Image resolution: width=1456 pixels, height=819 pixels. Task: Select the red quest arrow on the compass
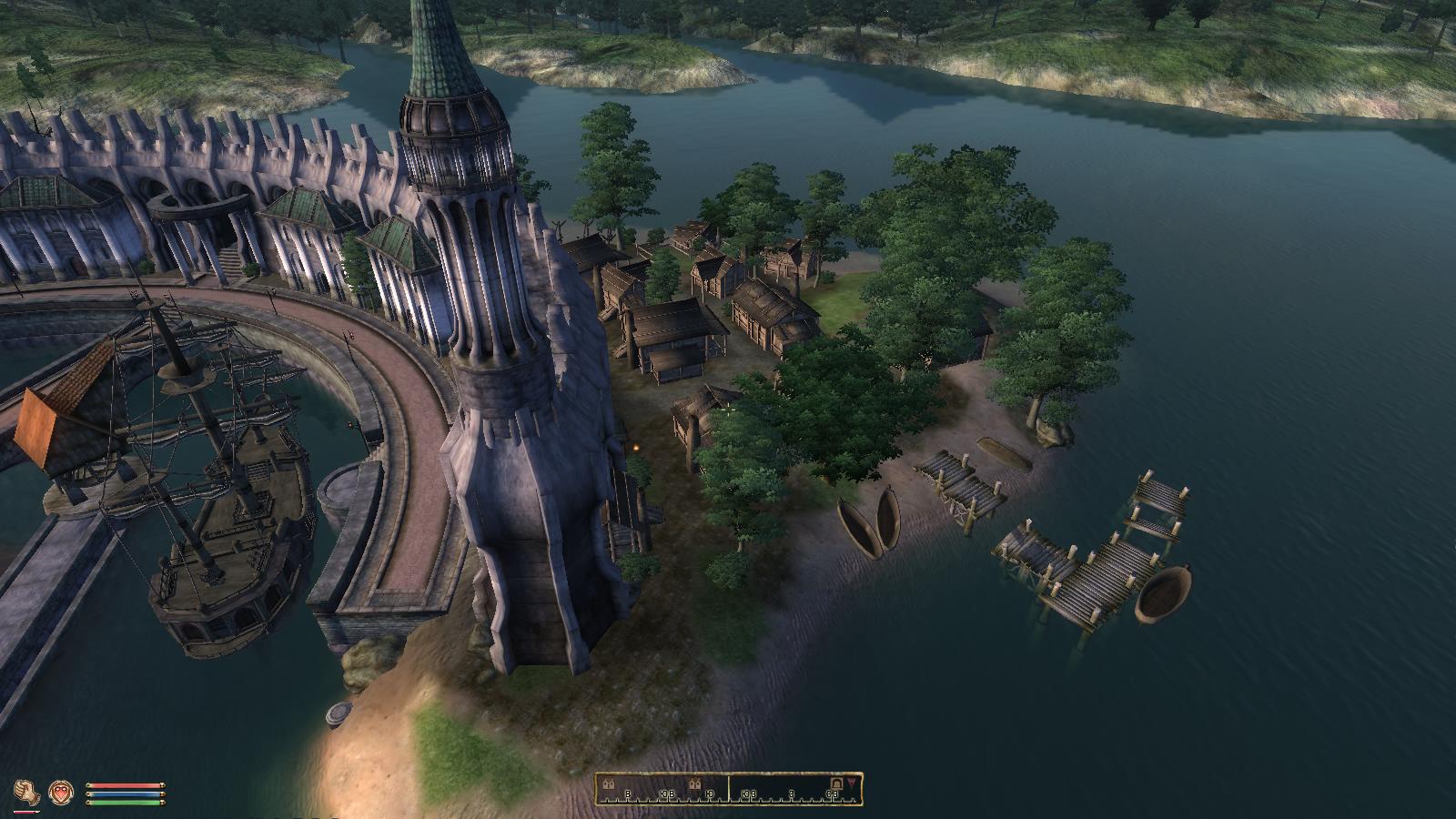tap(851, 782)
